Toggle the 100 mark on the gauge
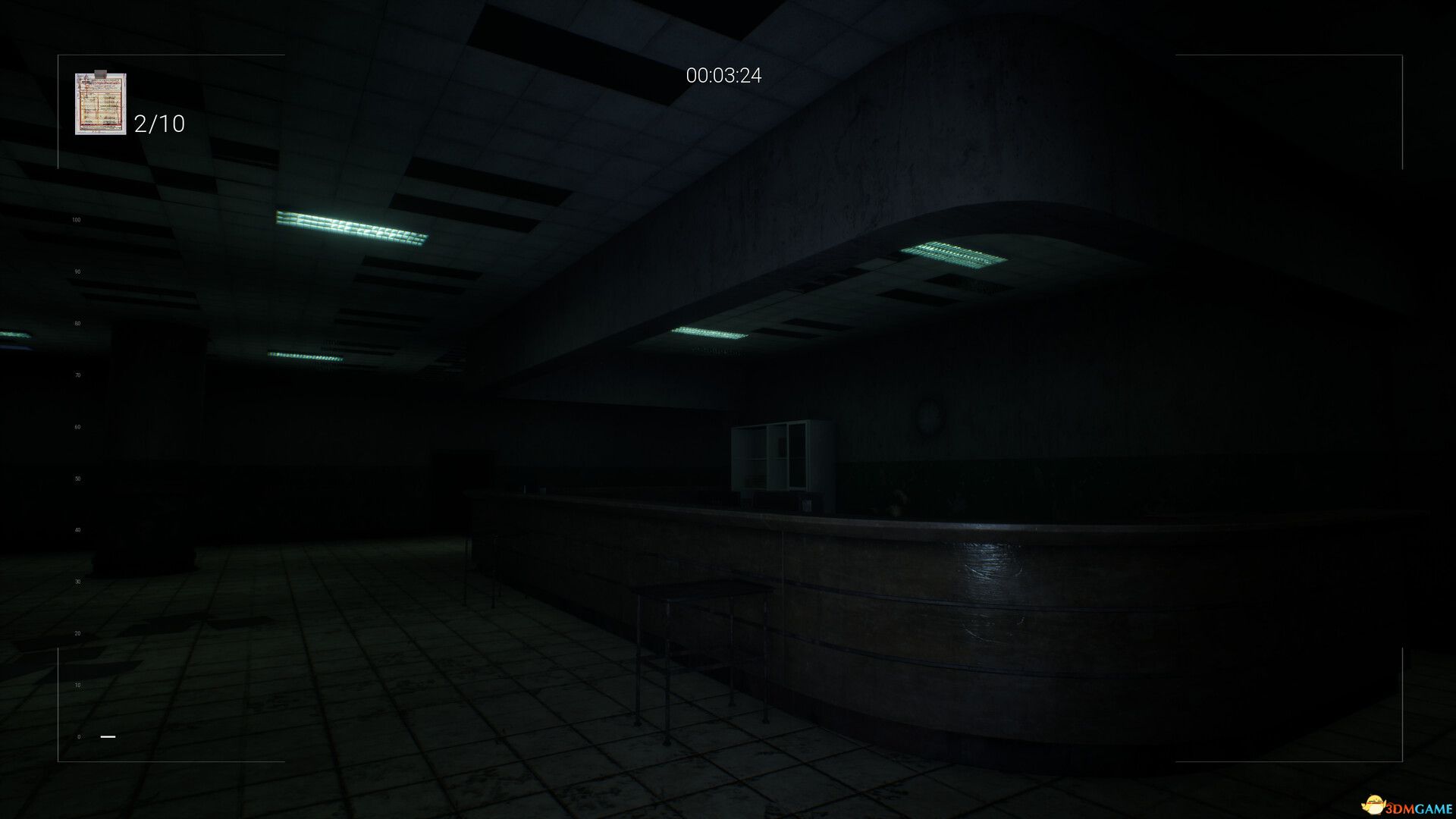This screenshot has height=819, width=1456. click(76, 219)
